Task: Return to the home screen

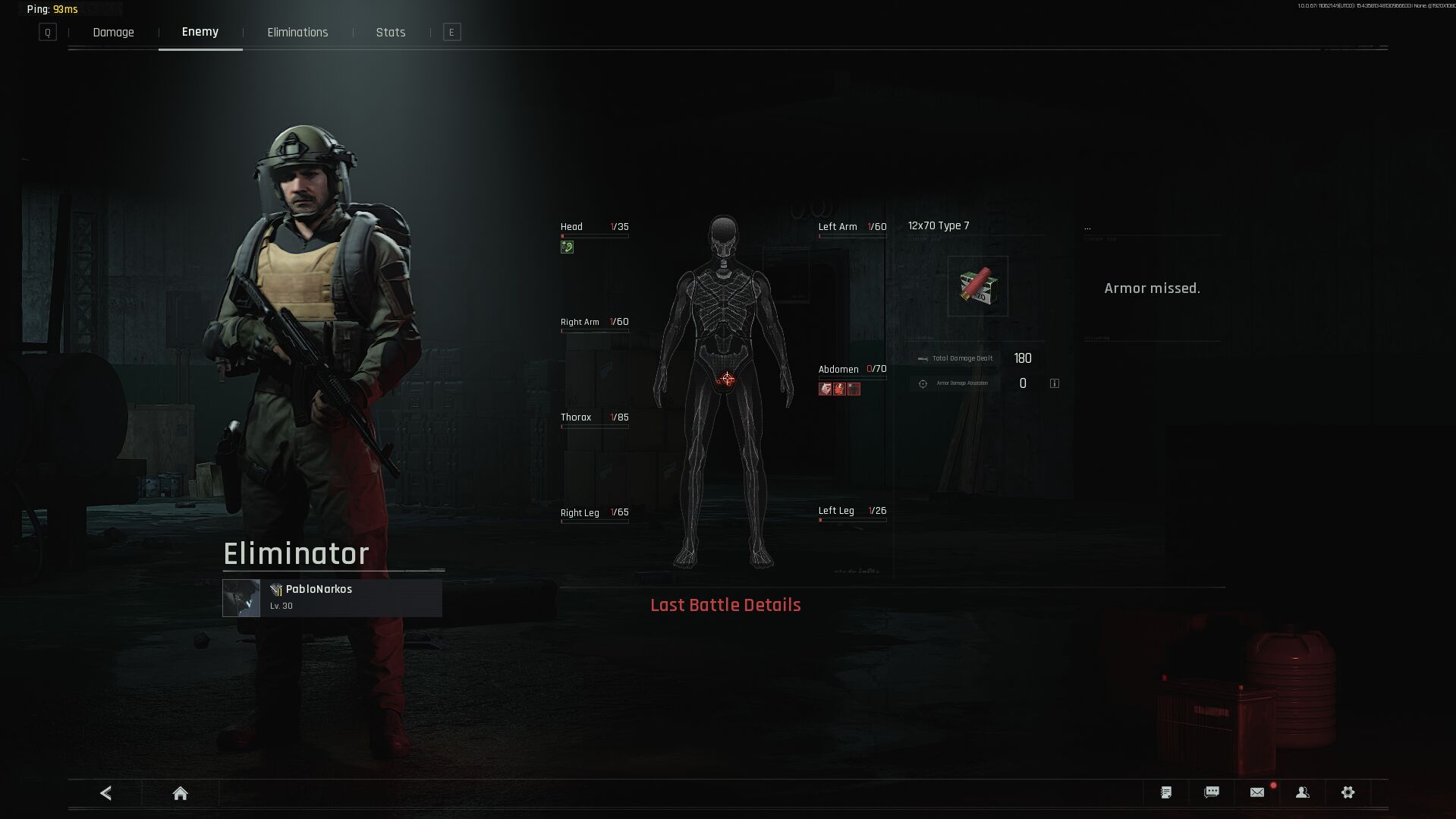Action: pyautogui.click(x=180, y=793)
